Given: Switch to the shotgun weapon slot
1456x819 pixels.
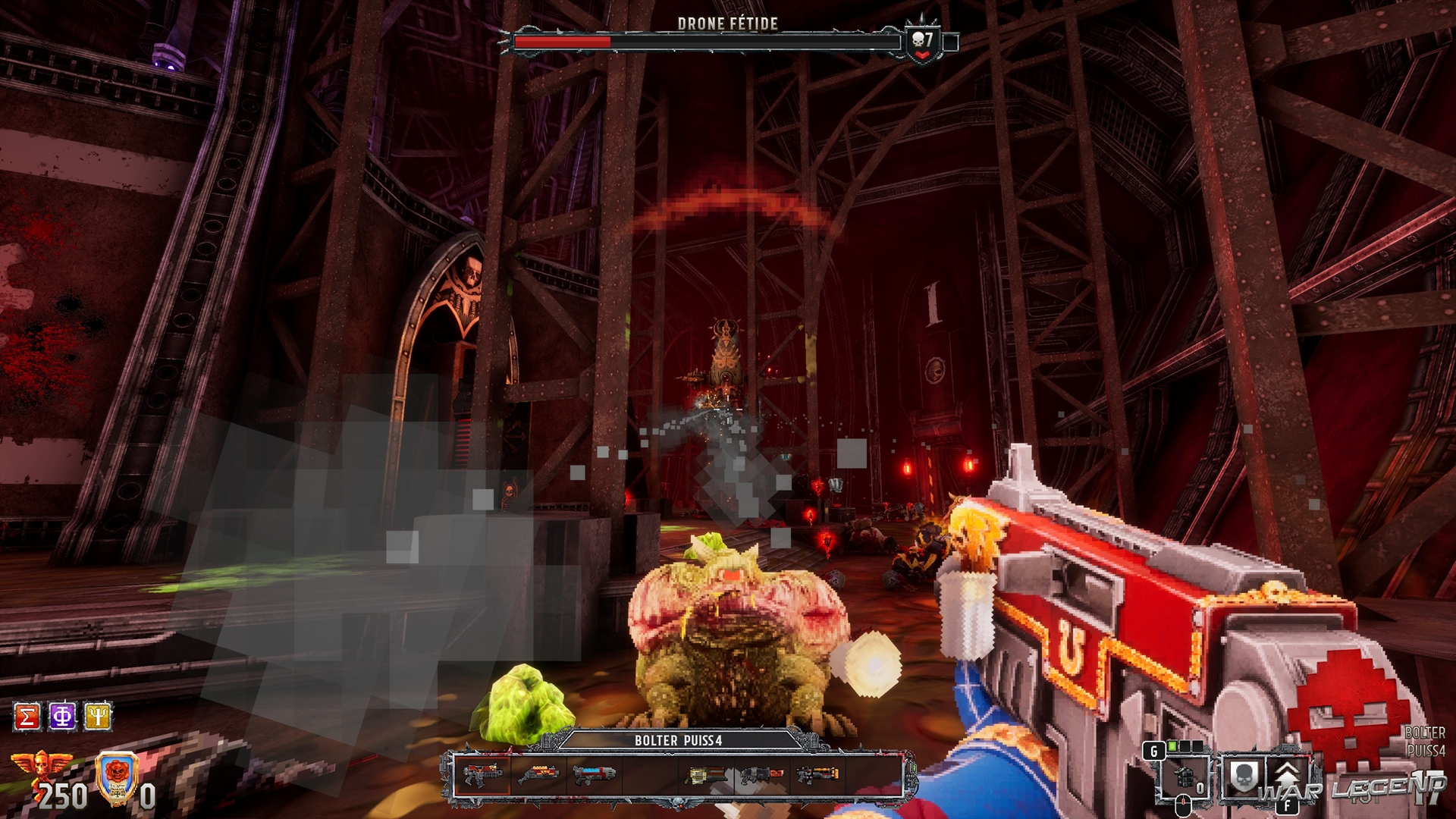Looking at the screenshot, I should pos(538,775).
